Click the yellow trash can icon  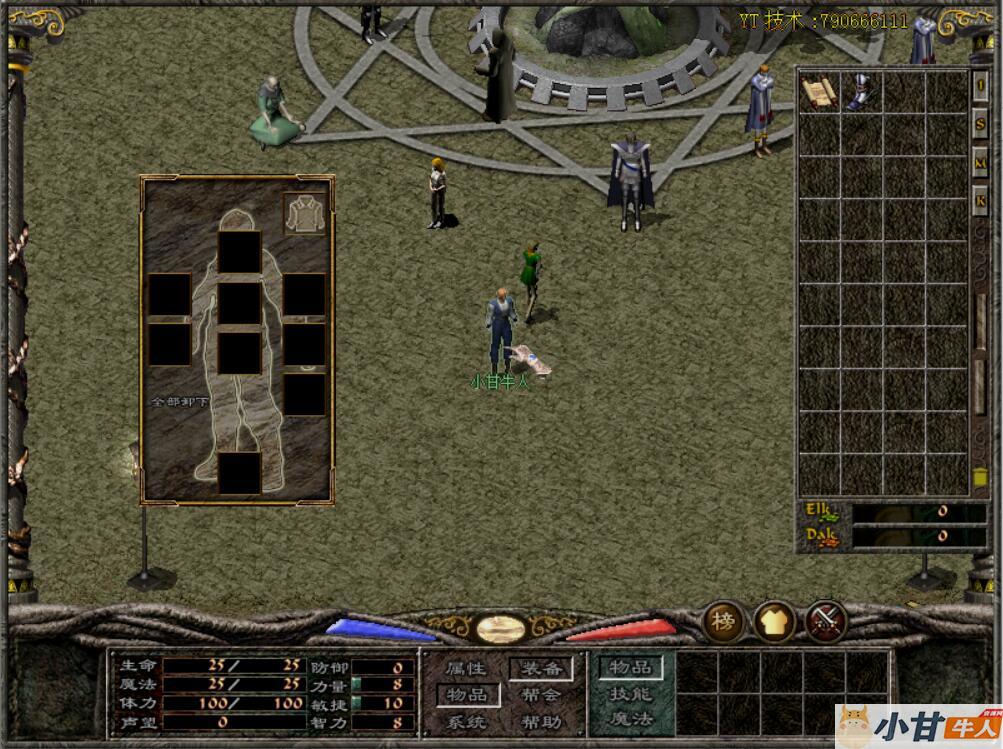980,477
